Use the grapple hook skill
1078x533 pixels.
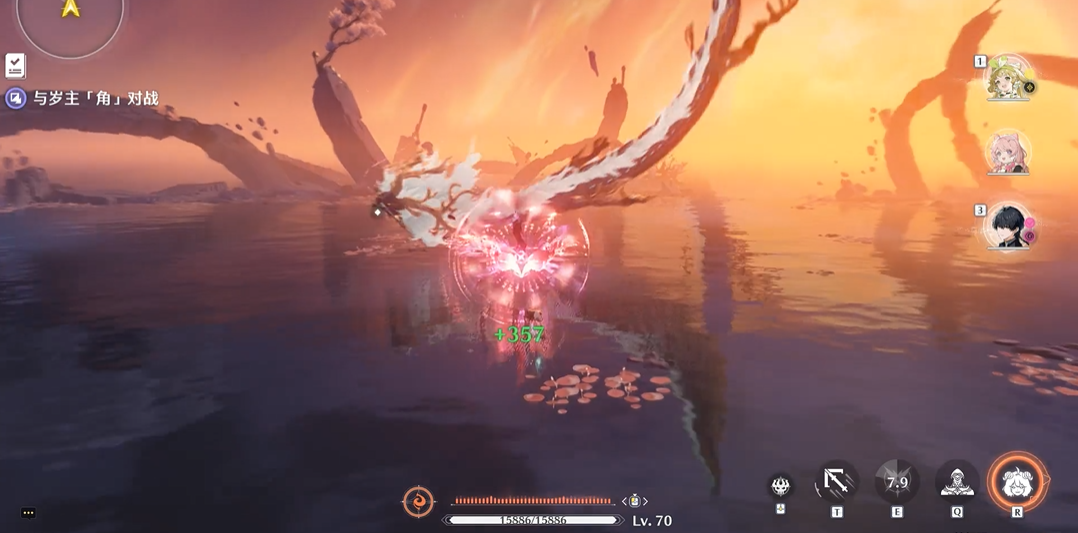coord(836,483)
